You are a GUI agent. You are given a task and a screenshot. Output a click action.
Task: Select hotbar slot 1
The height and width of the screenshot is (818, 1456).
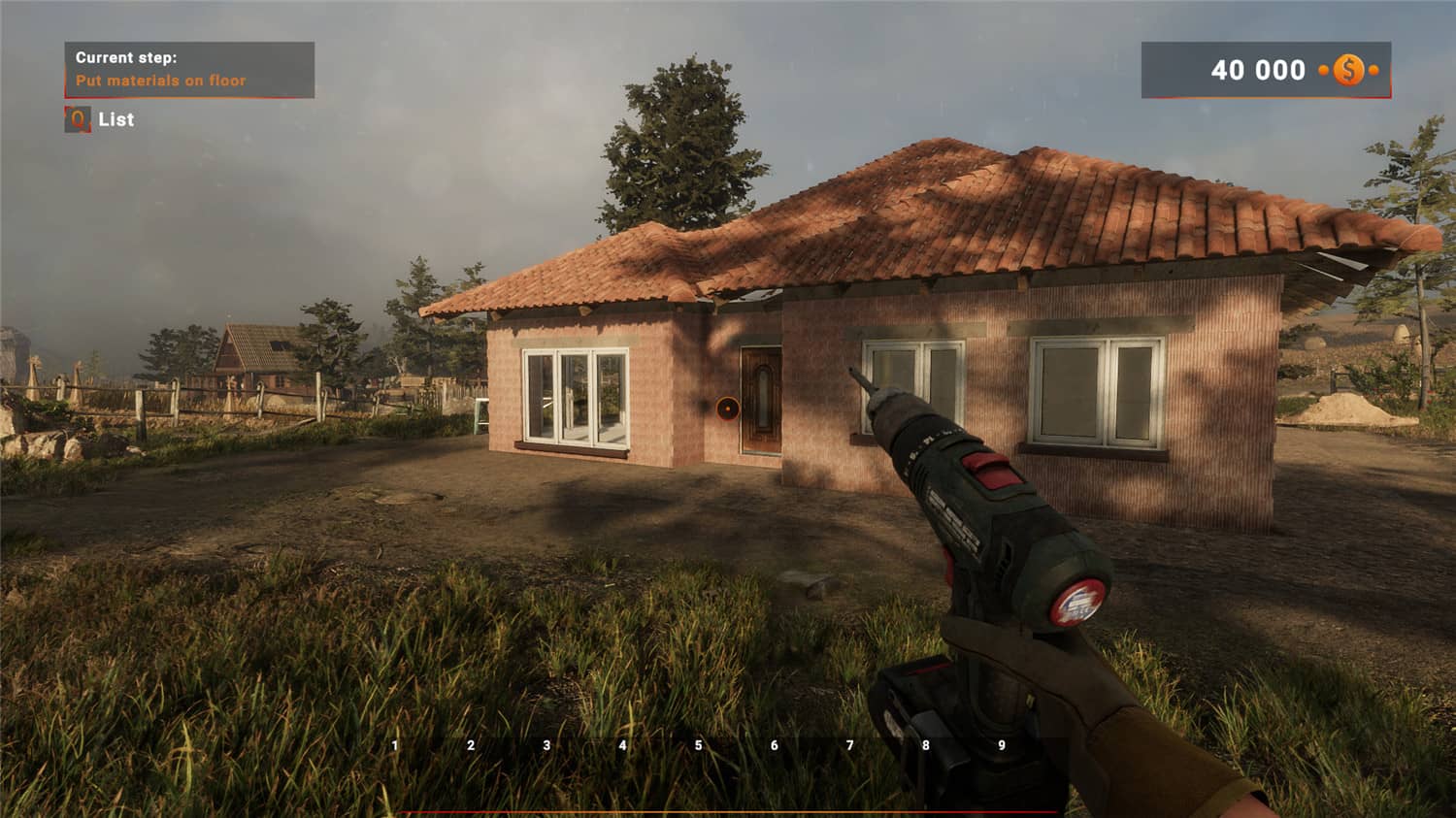[x=394, y=745]
